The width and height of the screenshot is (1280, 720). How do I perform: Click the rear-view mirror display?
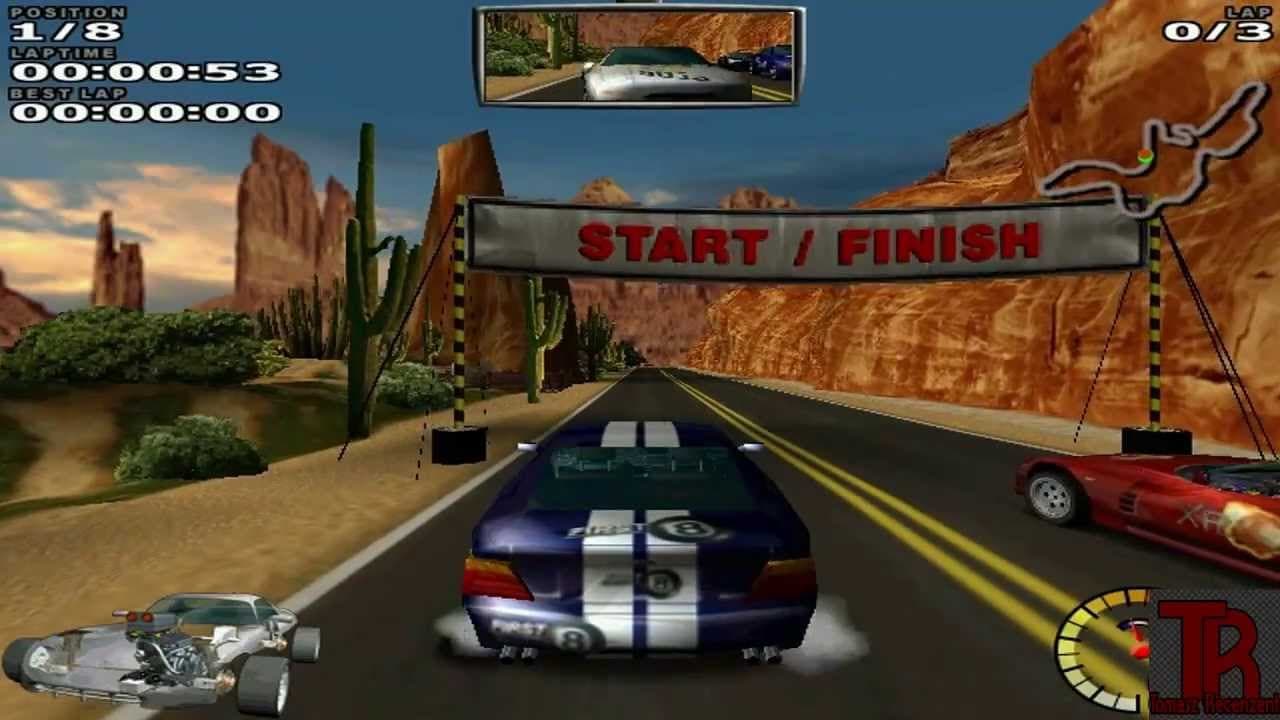pos(638,56)
